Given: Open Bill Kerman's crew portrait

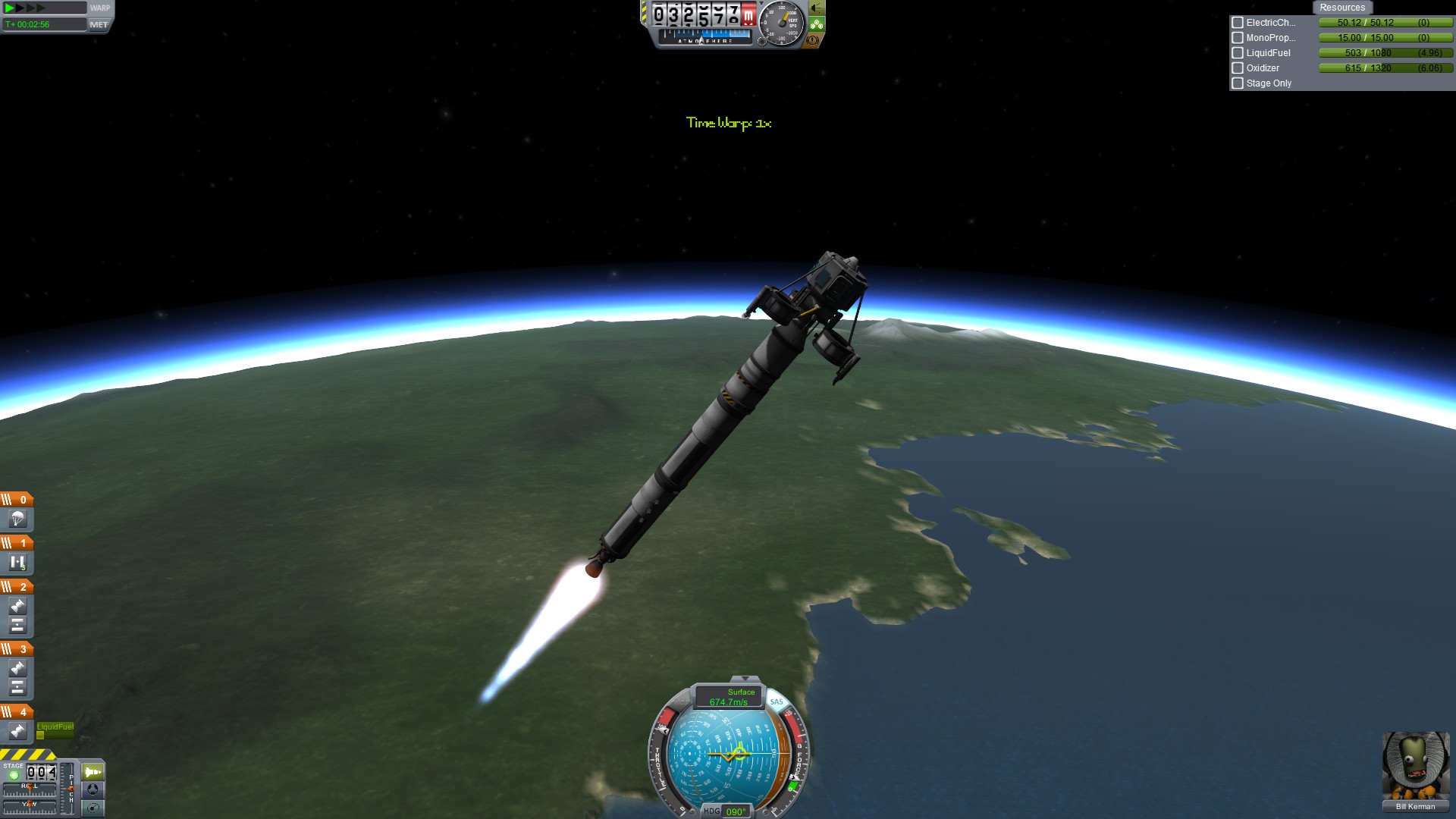Looking at the screenshot, I should coord(1415,766).
